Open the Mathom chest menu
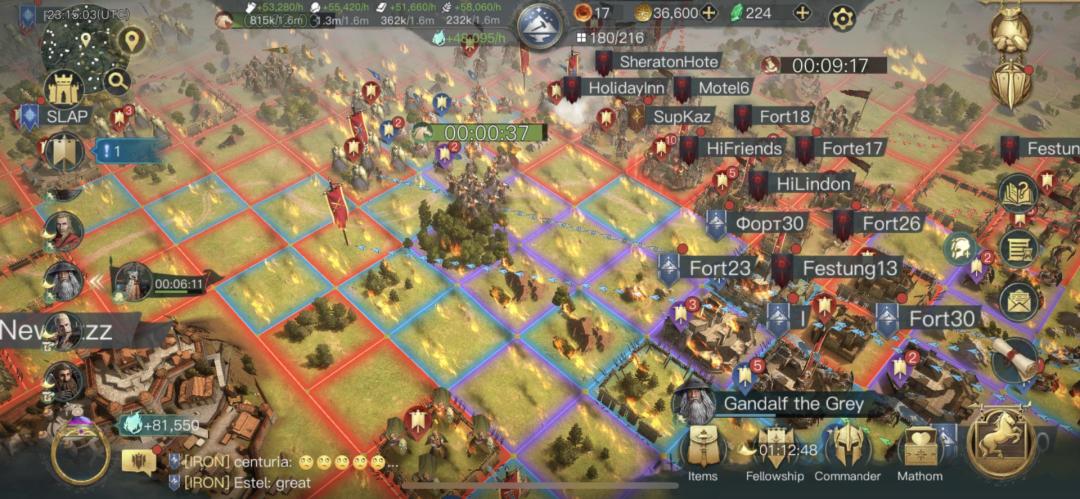This screenshot has width=1080, height=499. 919,451
